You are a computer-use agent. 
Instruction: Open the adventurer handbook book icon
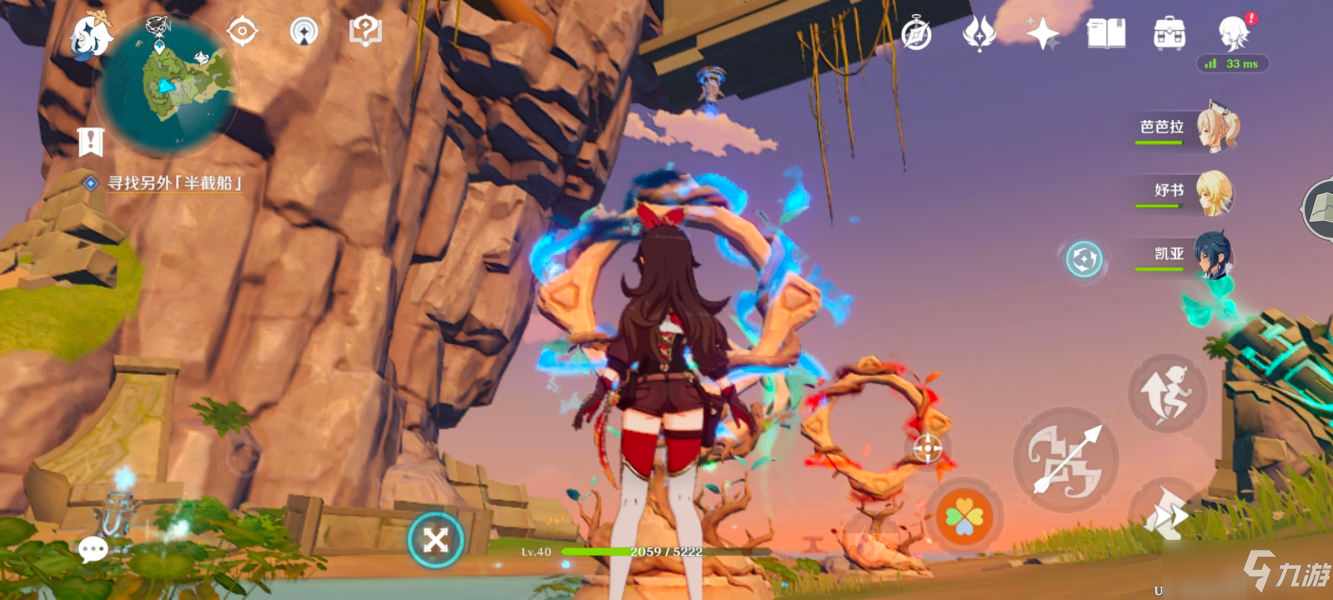click(x=1106, y=34)
